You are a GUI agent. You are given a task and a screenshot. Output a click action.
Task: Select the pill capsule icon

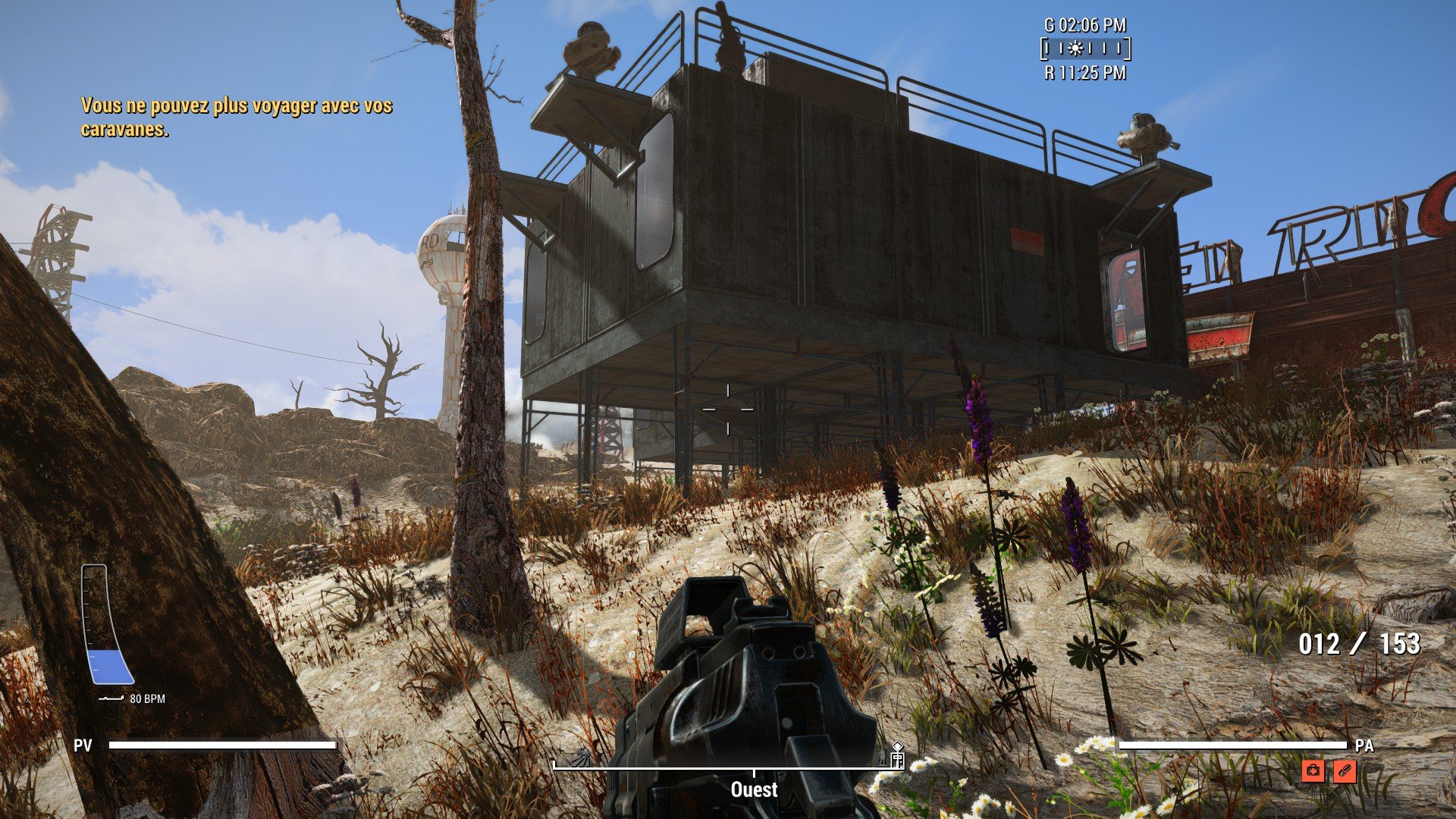pos(1344,771)
